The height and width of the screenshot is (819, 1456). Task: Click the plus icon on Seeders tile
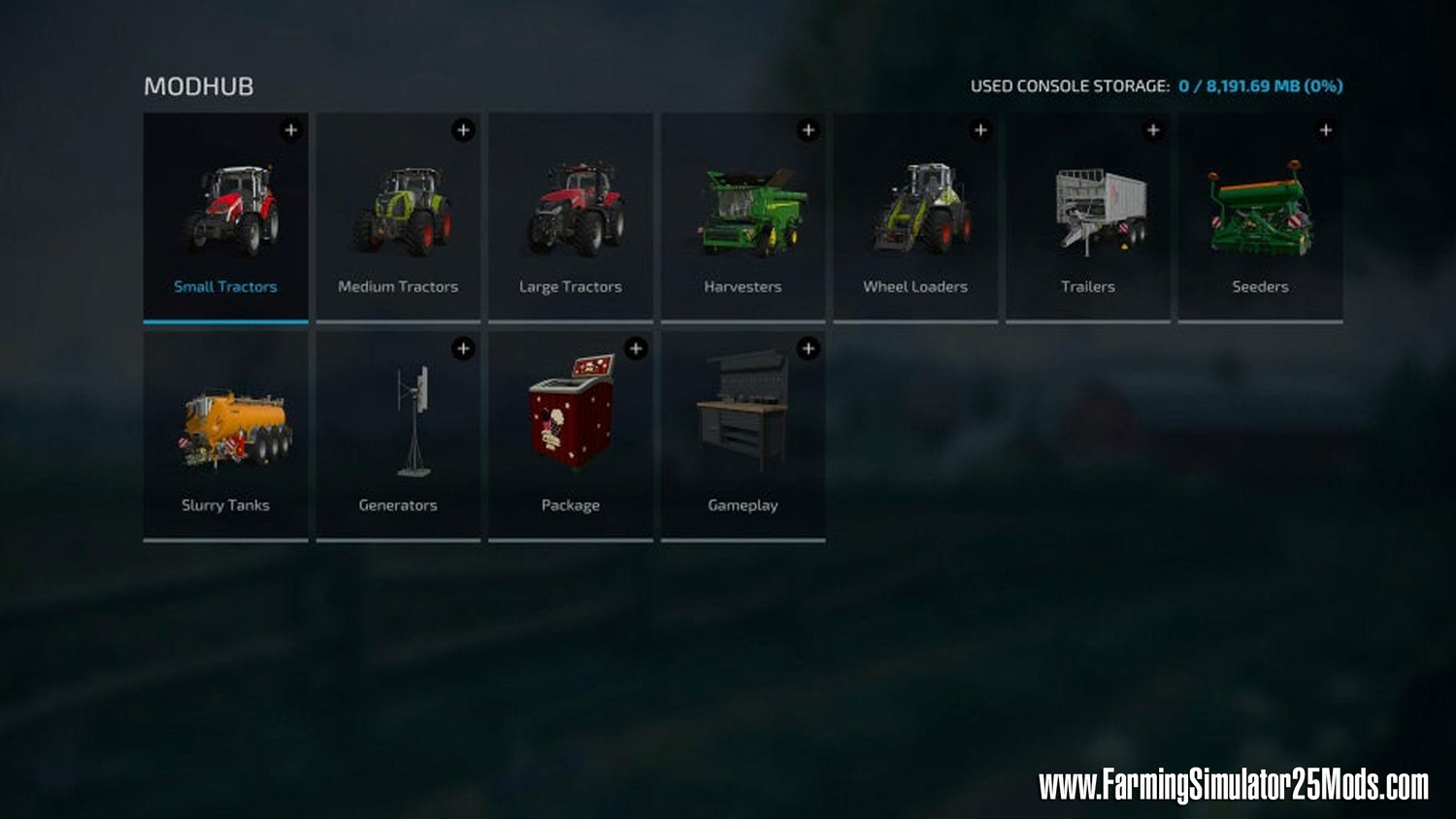(x=1326, y=130)
